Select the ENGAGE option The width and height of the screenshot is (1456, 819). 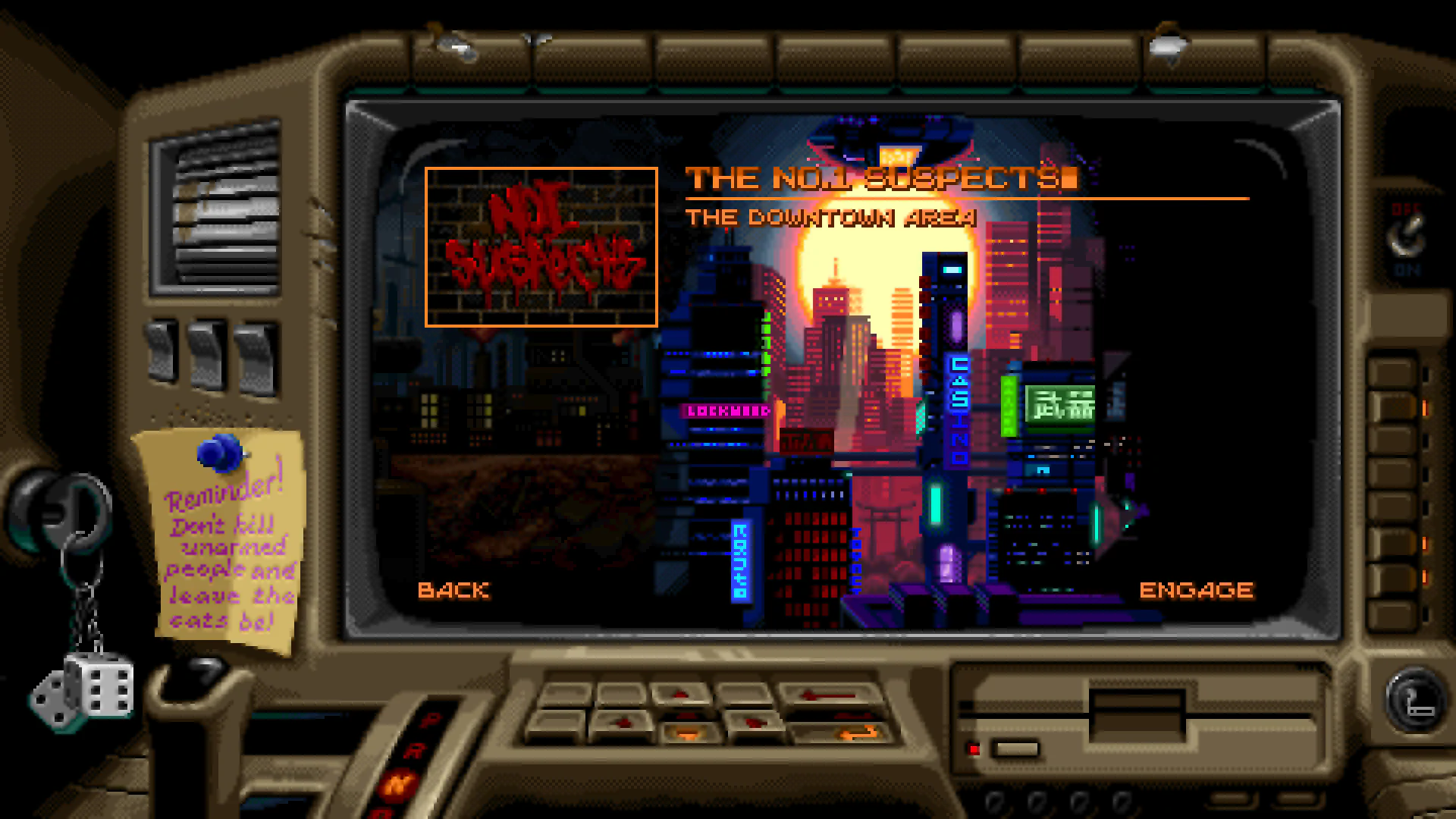[x=1197, y=588]
